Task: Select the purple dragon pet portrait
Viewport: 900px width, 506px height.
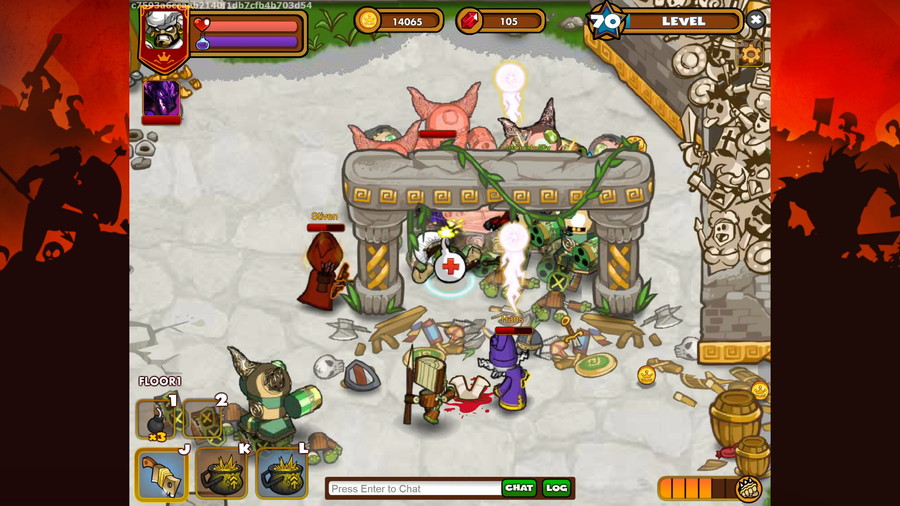Action: coord(161,98)
